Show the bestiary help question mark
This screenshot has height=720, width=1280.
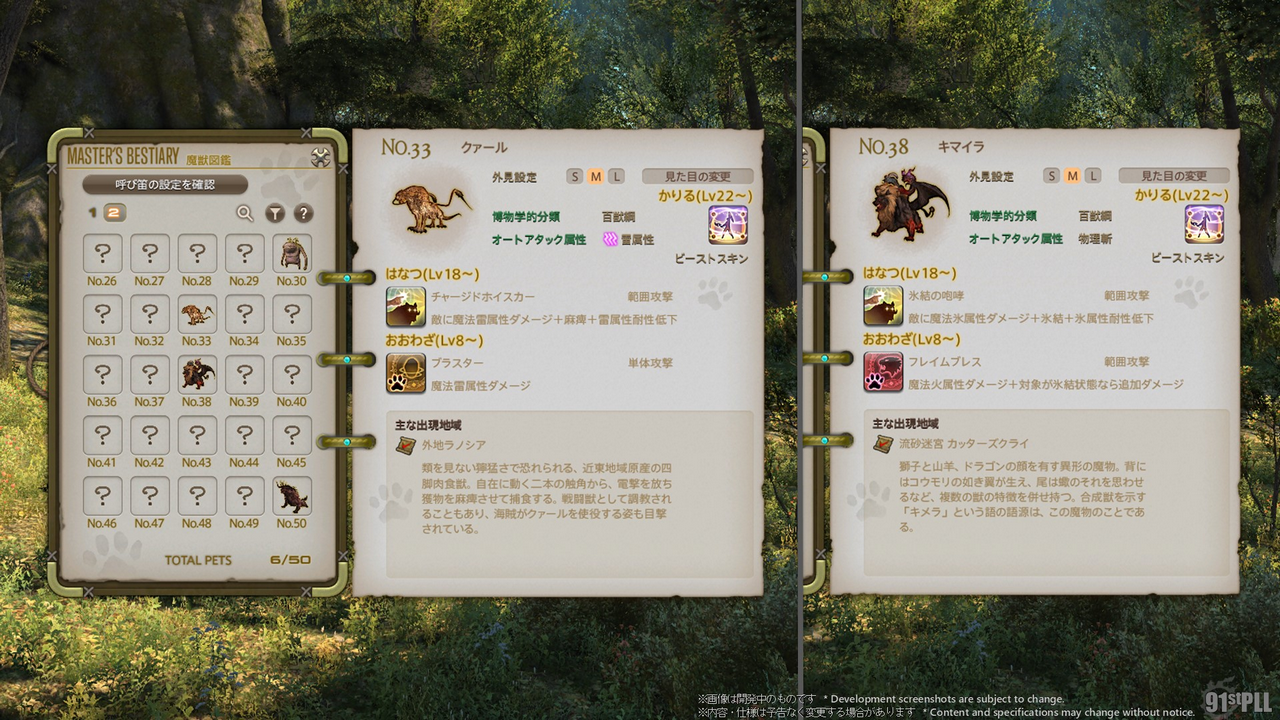pyautogui.click(x=303, y=212)
